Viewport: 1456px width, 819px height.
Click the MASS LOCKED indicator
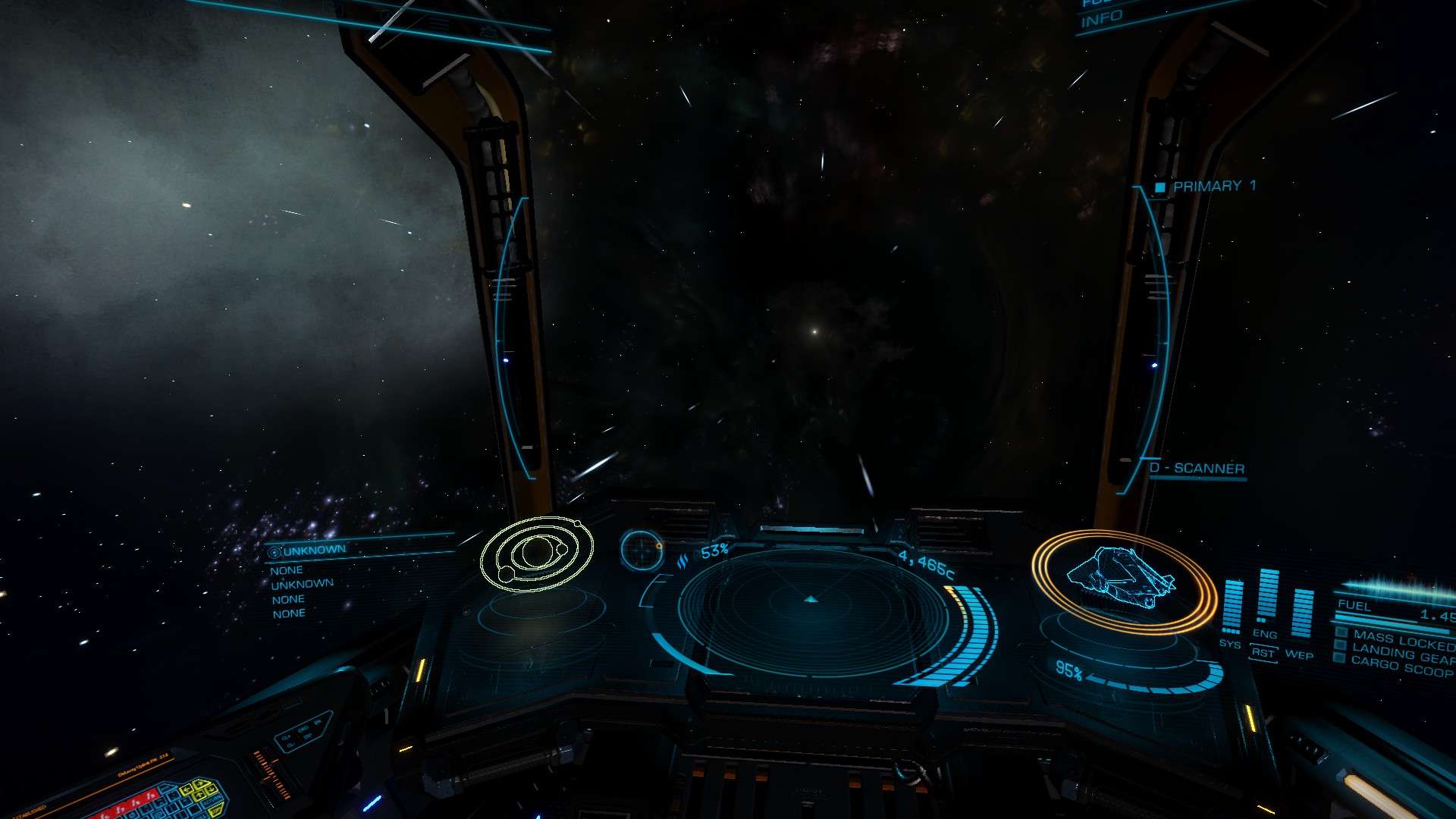click(x=1401, y=639)
